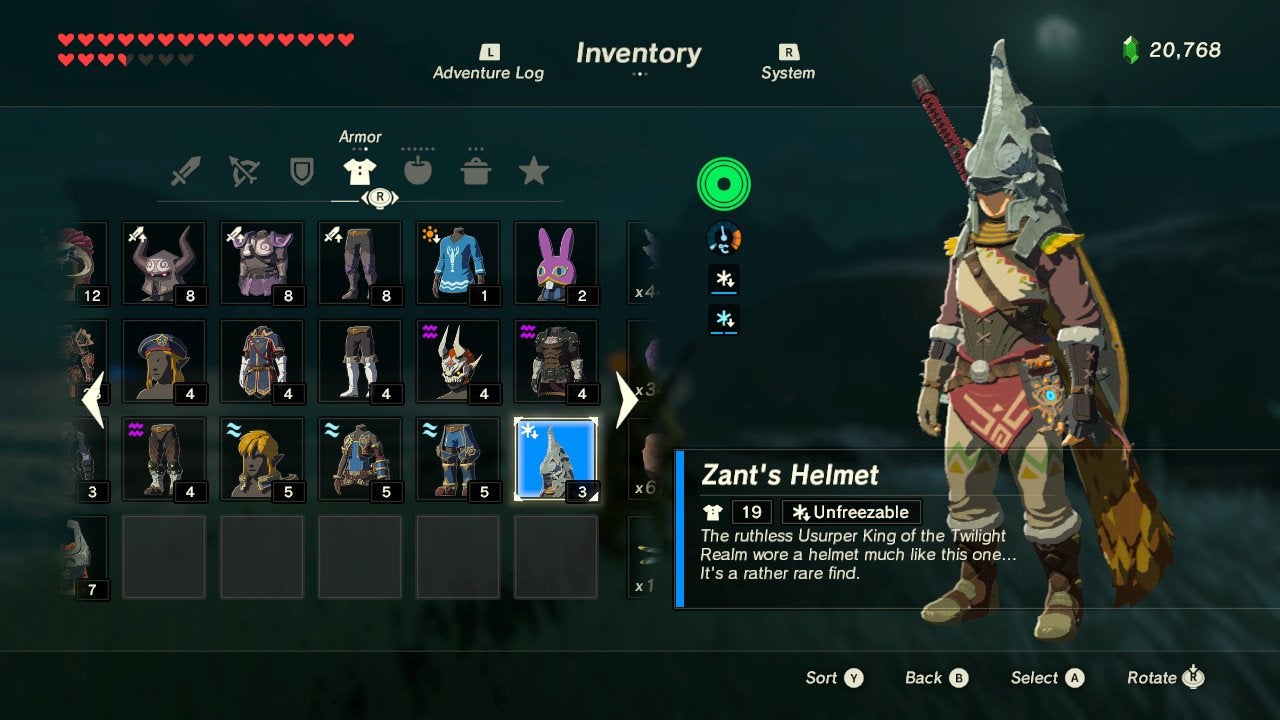This screenshot has width=1280, height=720.
Task: Click the Back button
Action: click(934, 677)
